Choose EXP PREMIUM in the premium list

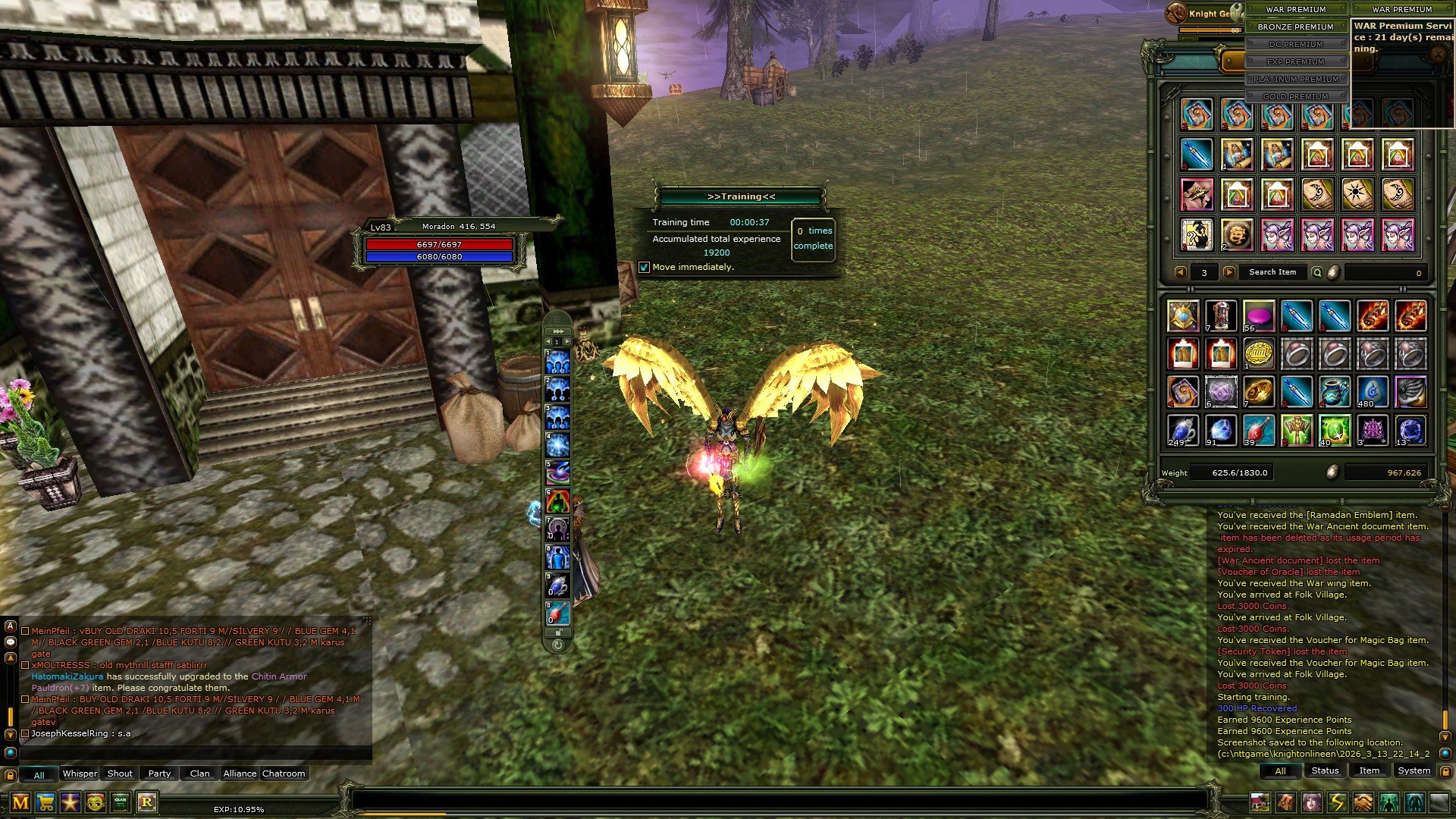point(1297,61)
